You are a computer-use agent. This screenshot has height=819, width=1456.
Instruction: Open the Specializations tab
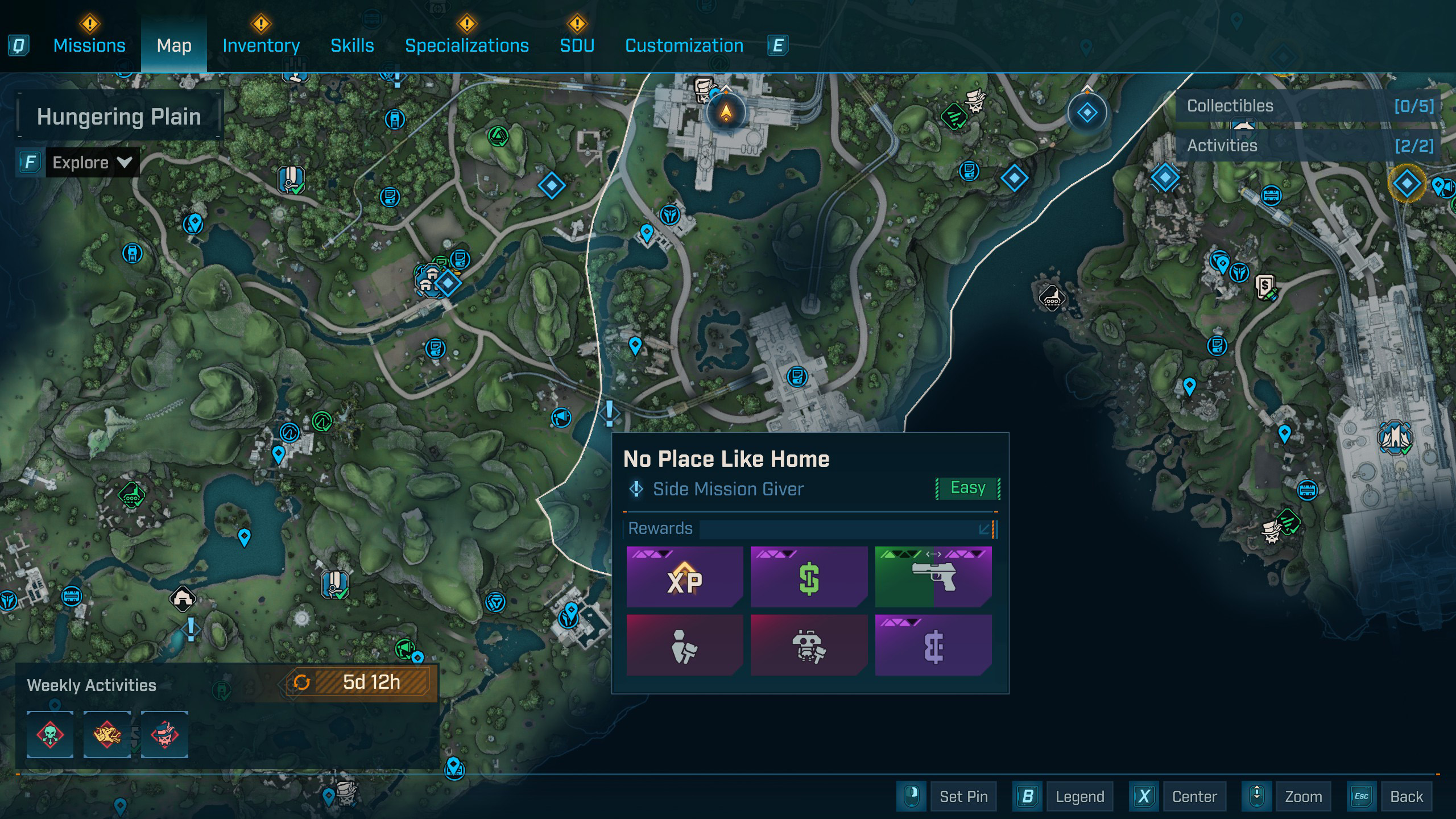tap(466, 45)
